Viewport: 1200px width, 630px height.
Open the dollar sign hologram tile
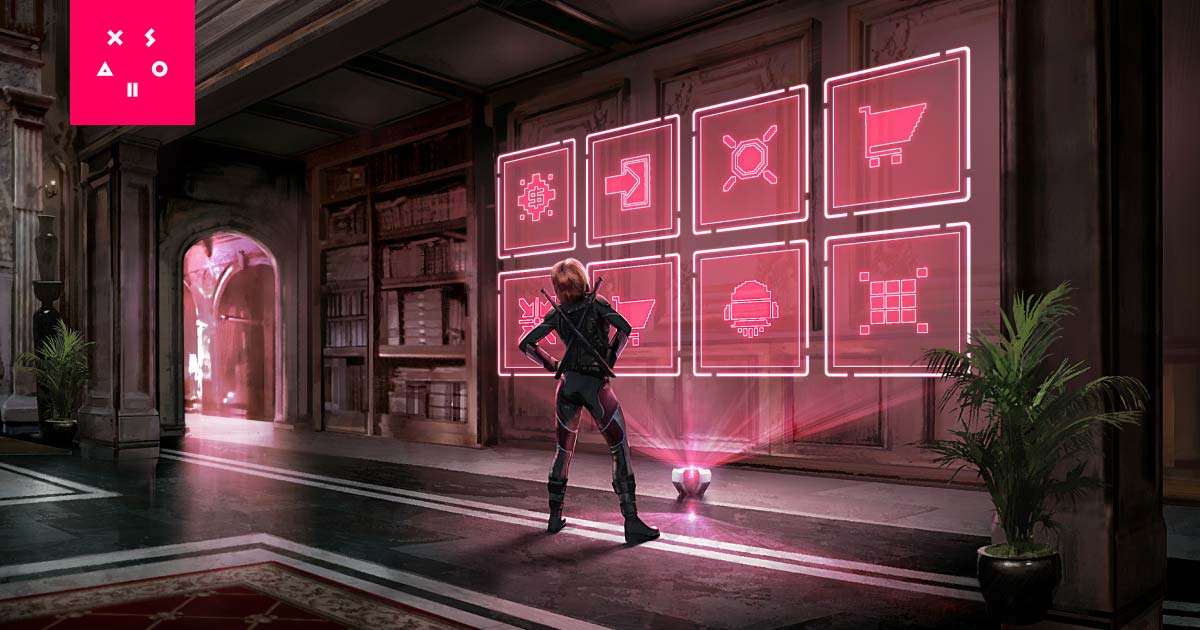click(536, 198)
